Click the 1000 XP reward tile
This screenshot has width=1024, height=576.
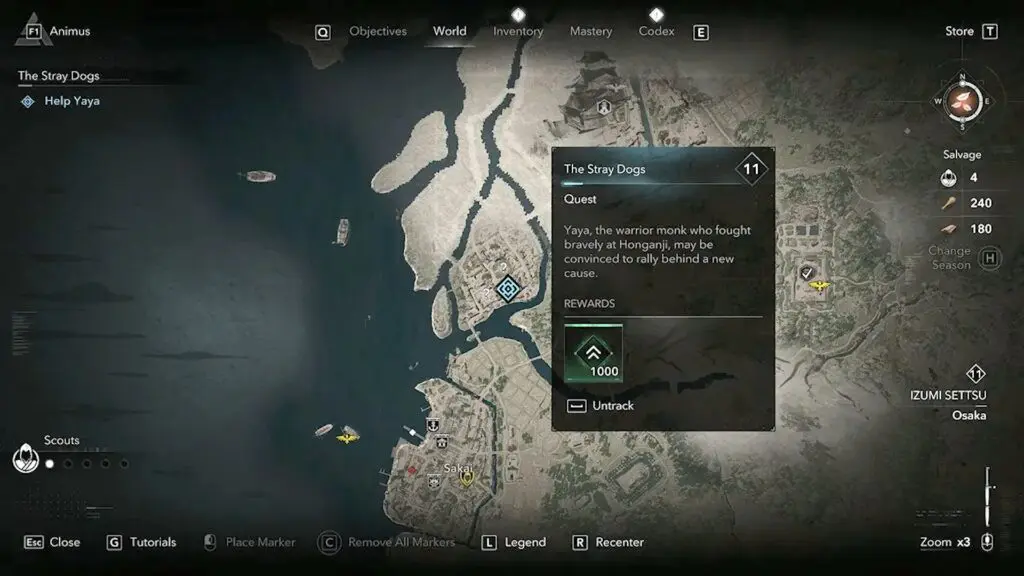pos(593,353)
